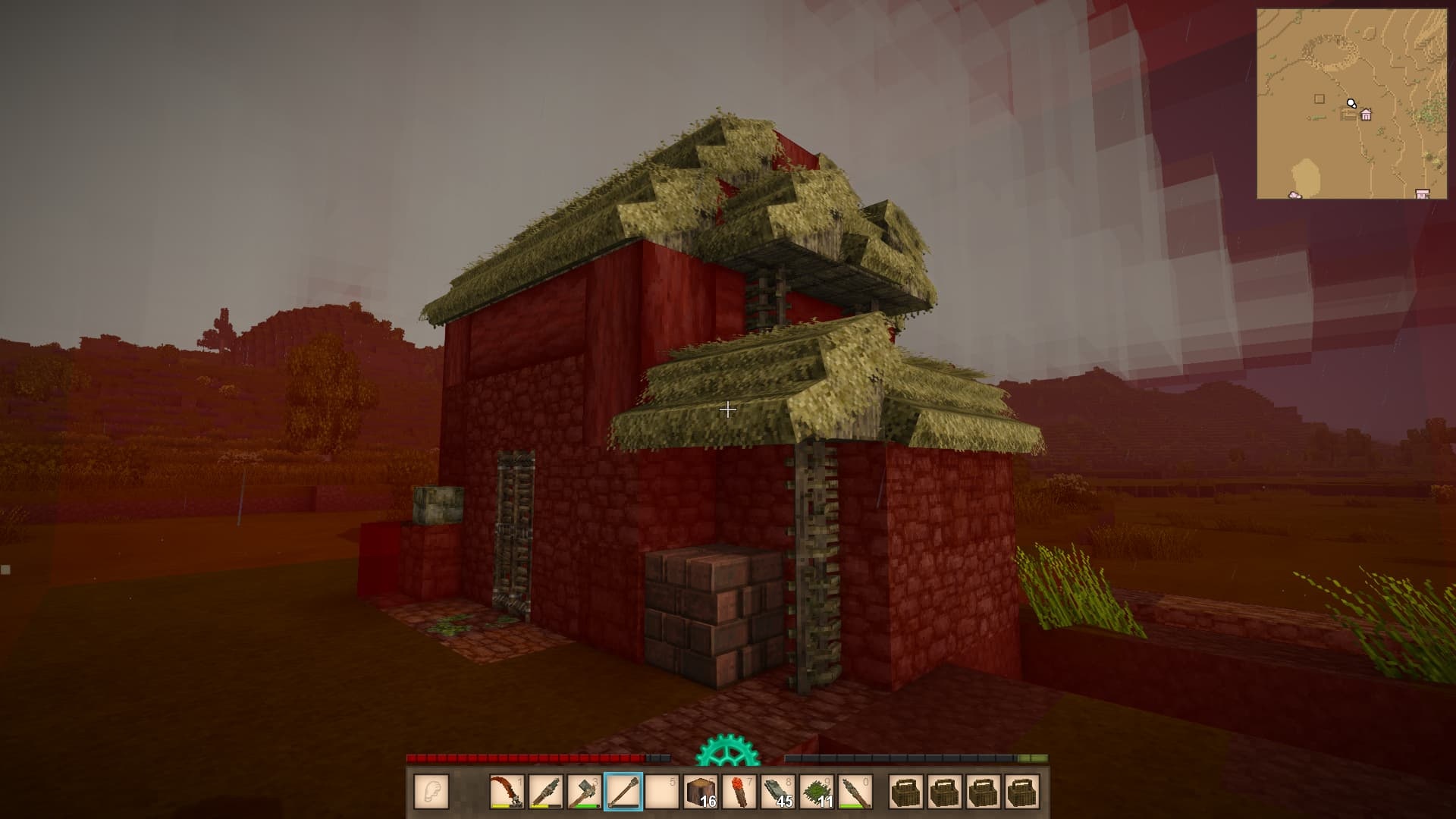
Task: Click the pink house waypoint on minimap
Action: [1366, 115]
